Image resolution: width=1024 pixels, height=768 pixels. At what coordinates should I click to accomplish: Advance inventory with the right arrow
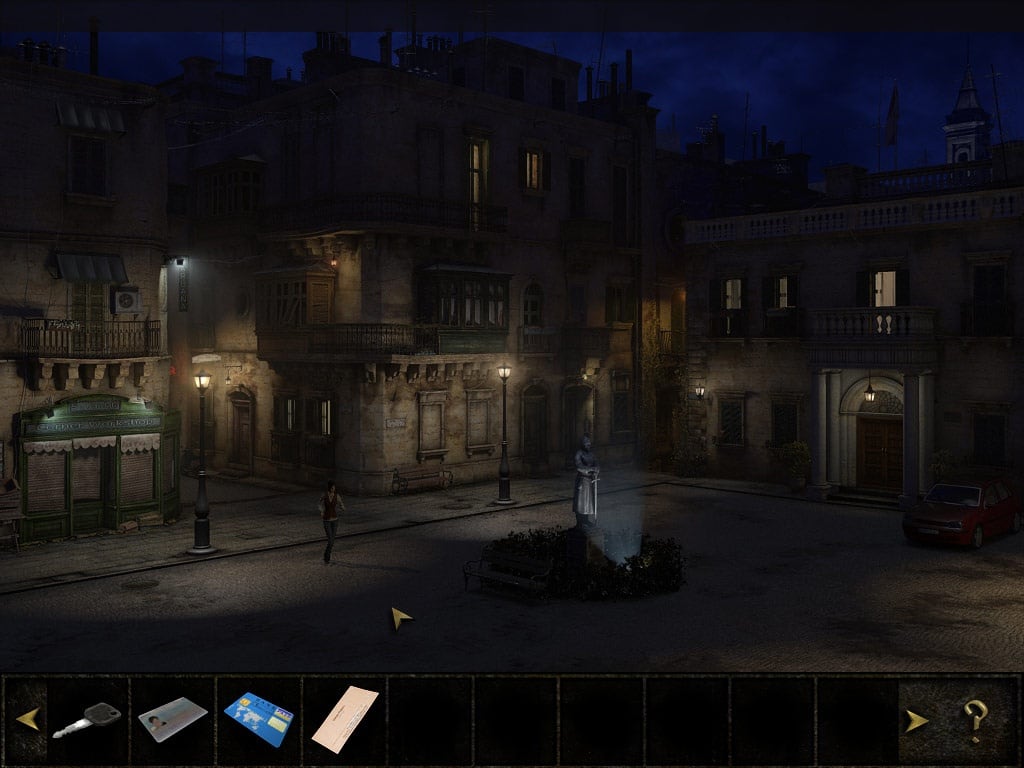click(x=916, y=720)
